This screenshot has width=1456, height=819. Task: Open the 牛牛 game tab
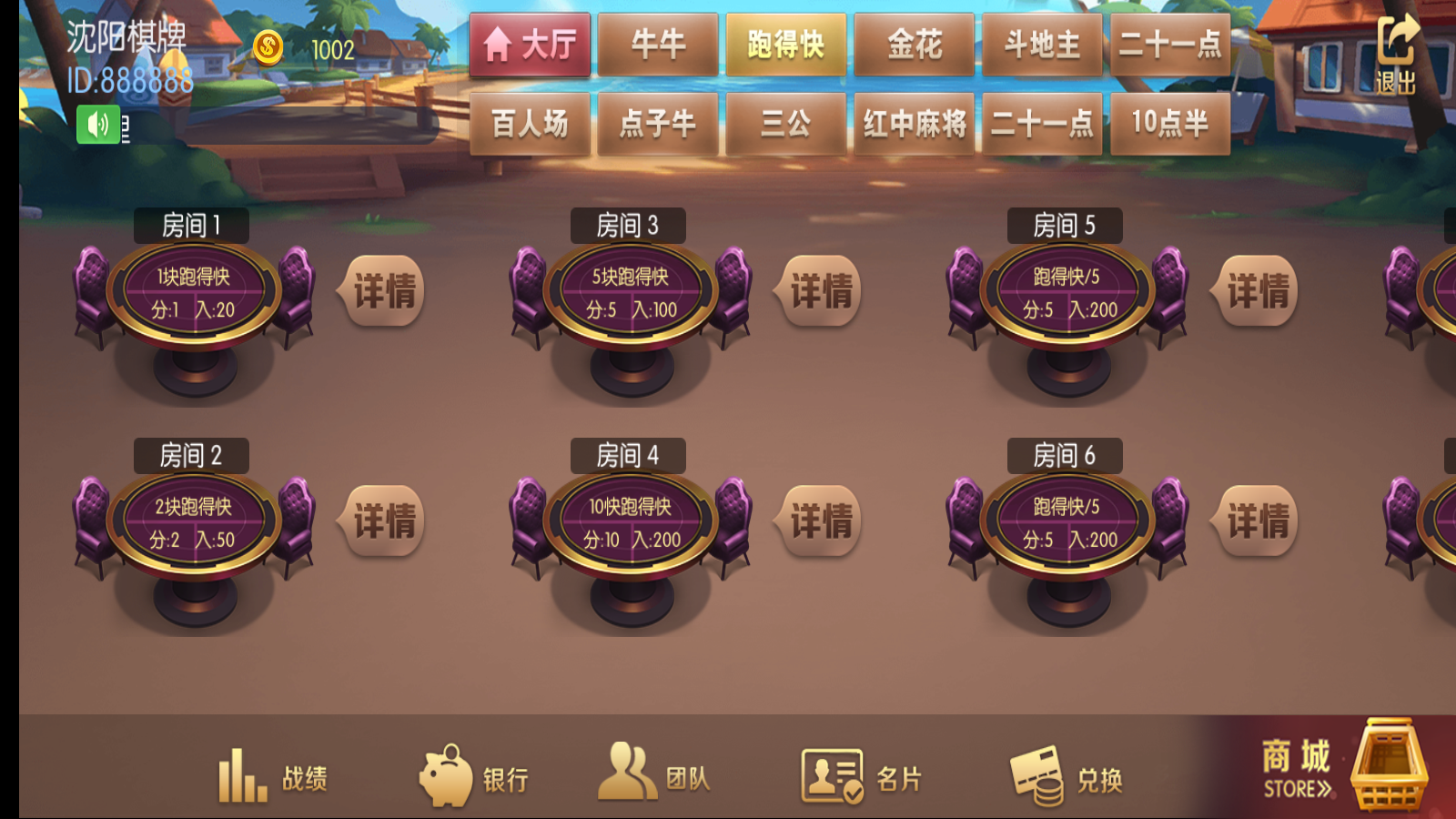pos(657,43)
